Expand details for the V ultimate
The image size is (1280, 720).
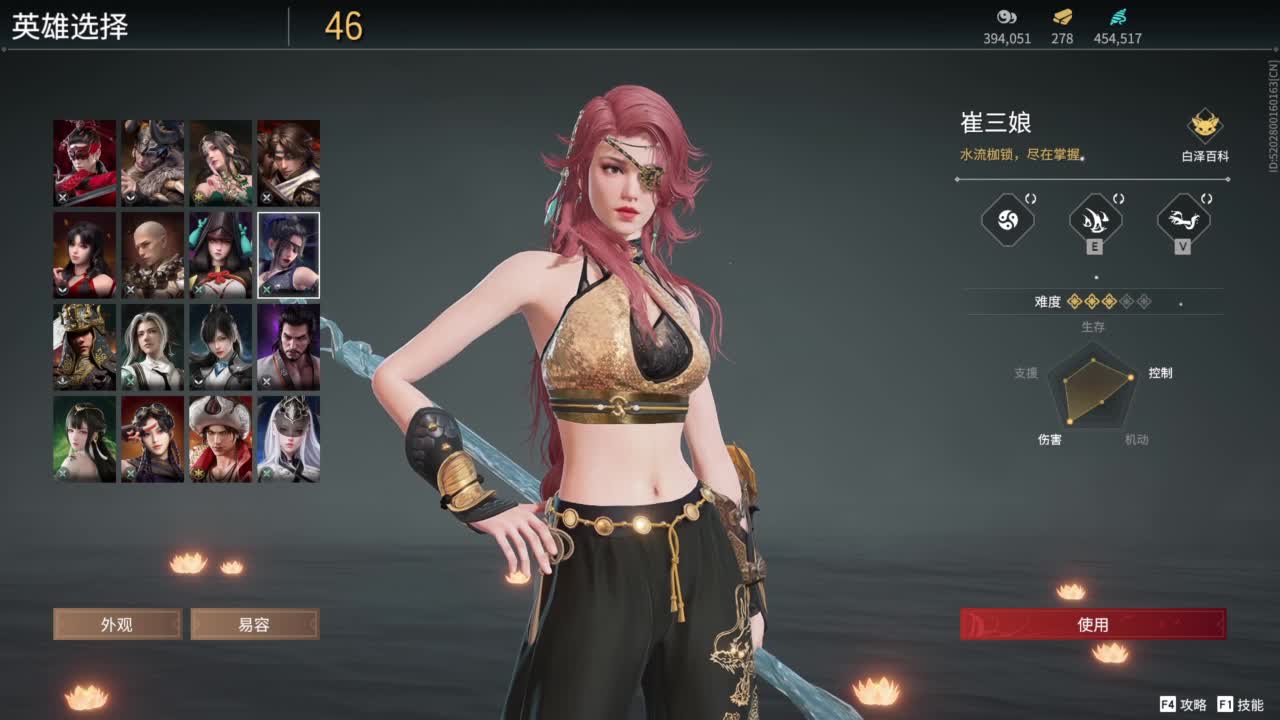1205,199
